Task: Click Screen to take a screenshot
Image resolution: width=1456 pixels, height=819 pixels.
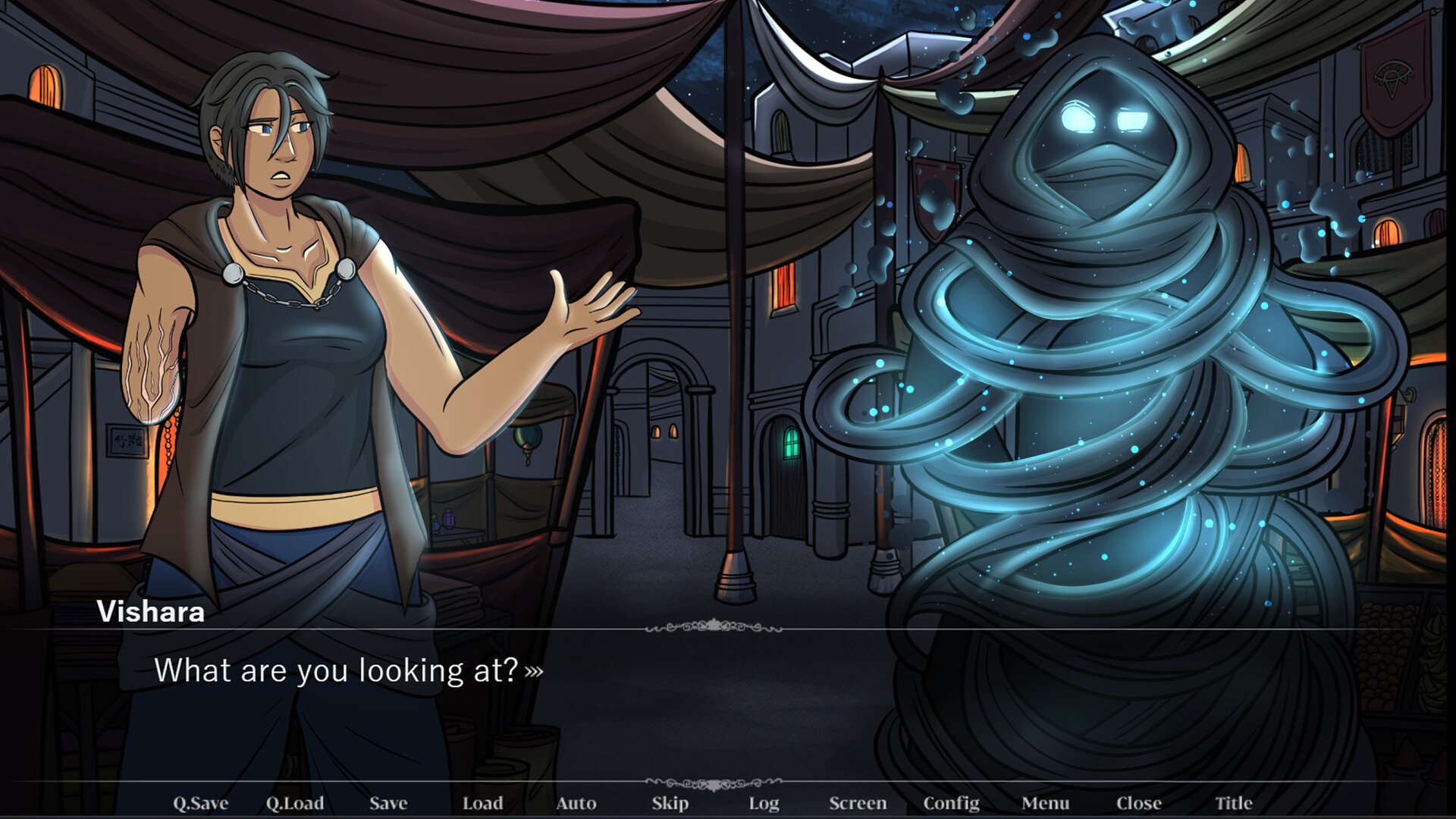Action: point(860,802)
